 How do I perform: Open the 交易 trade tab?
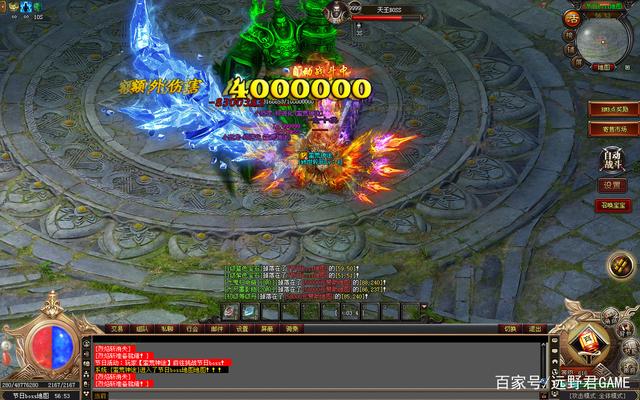117,328
